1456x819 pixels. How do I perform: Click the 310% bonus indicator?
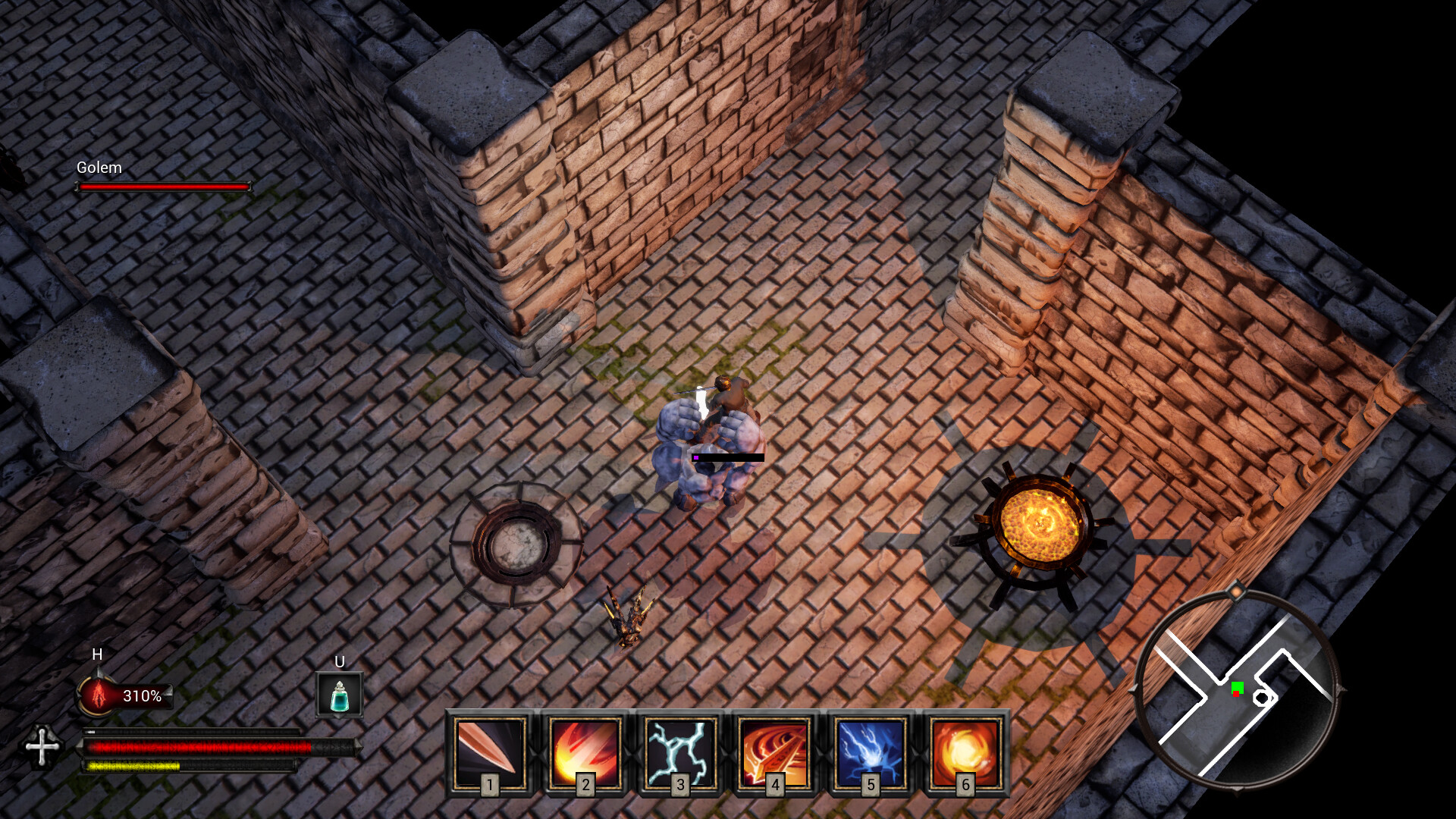[x=143, y=692]
